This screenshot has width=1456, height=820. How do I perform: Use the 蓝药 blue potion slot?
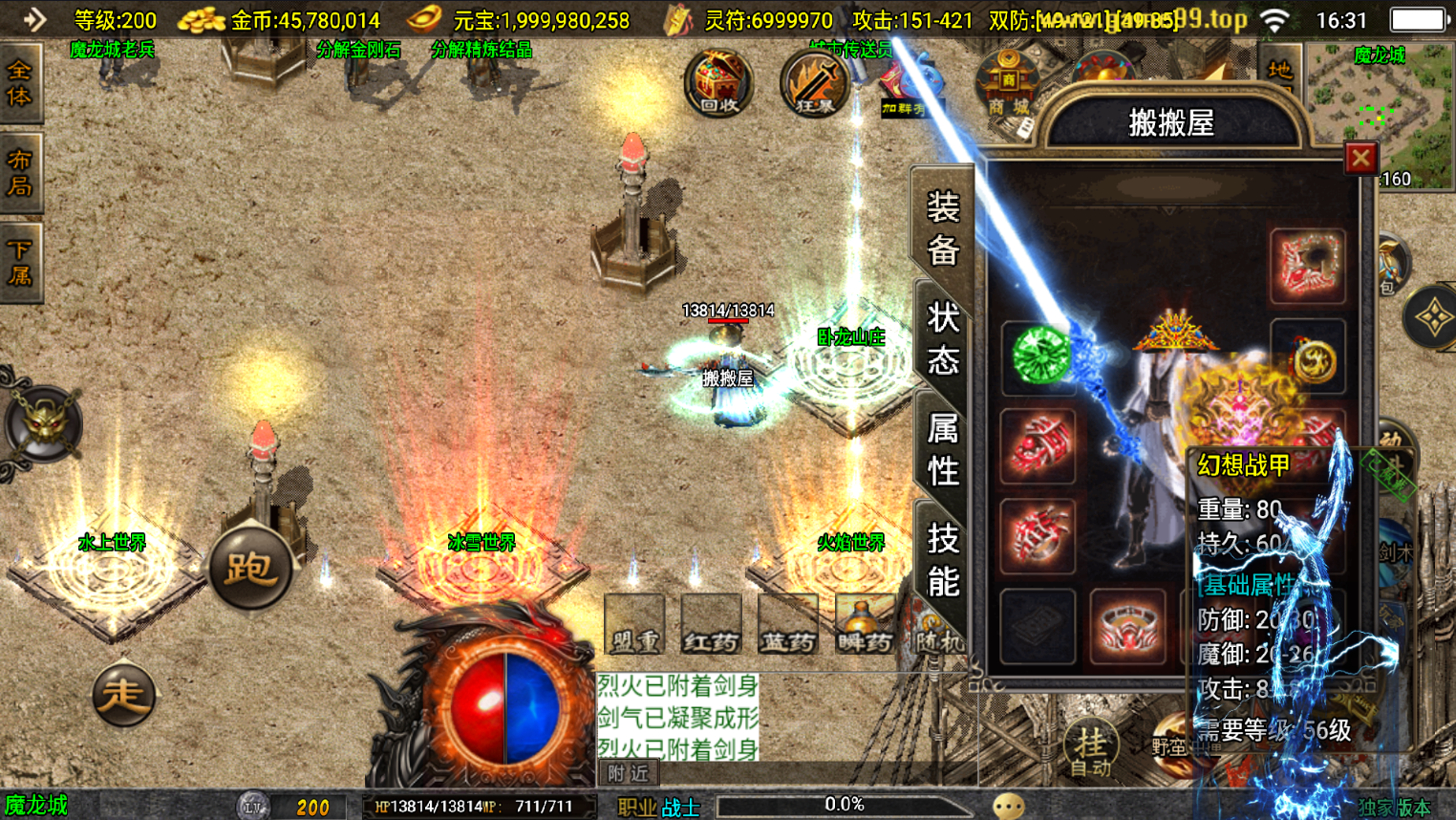click(x=787, y=624)
